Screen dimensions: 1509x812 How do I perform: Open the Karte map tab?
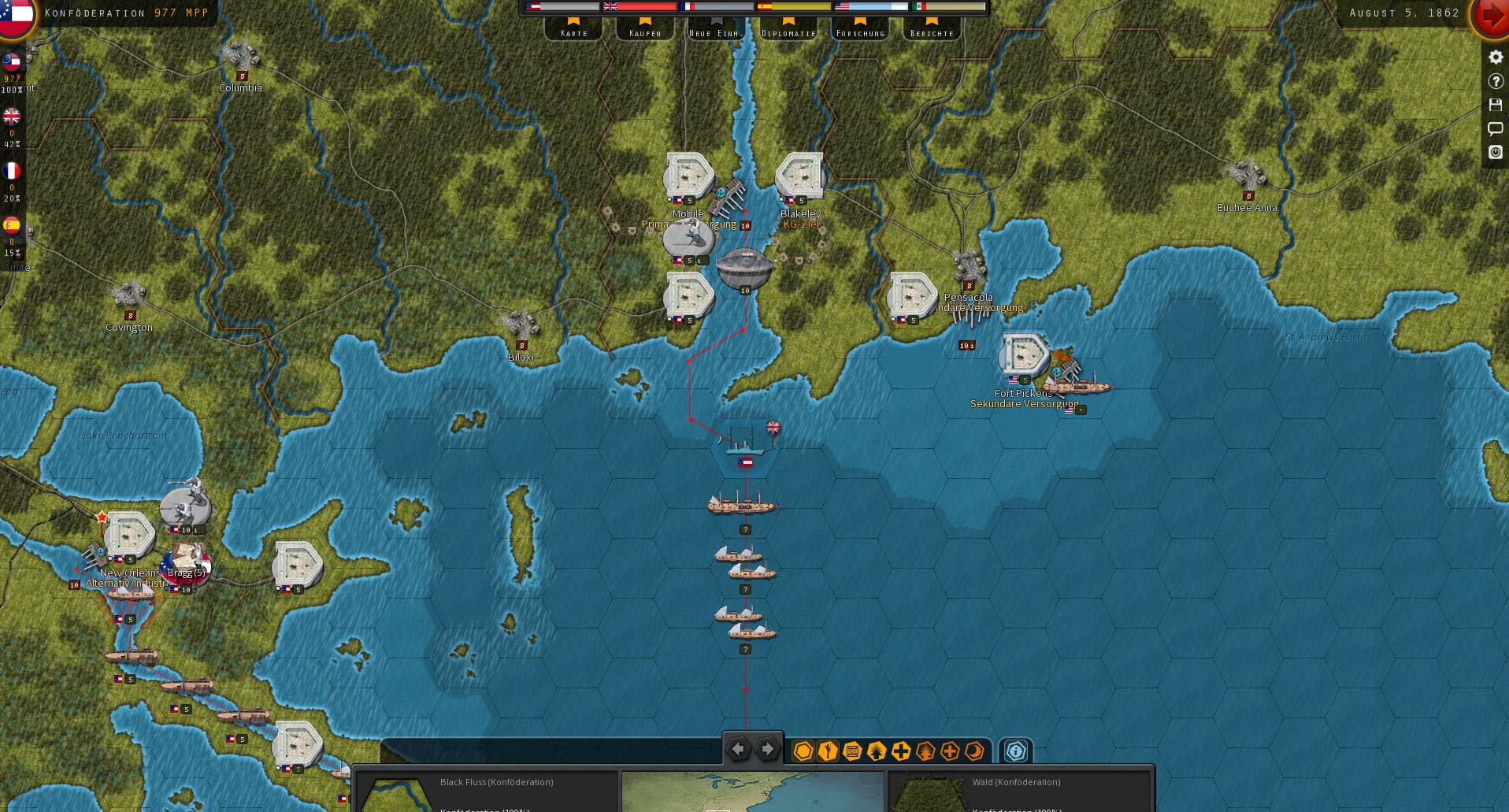574,30
